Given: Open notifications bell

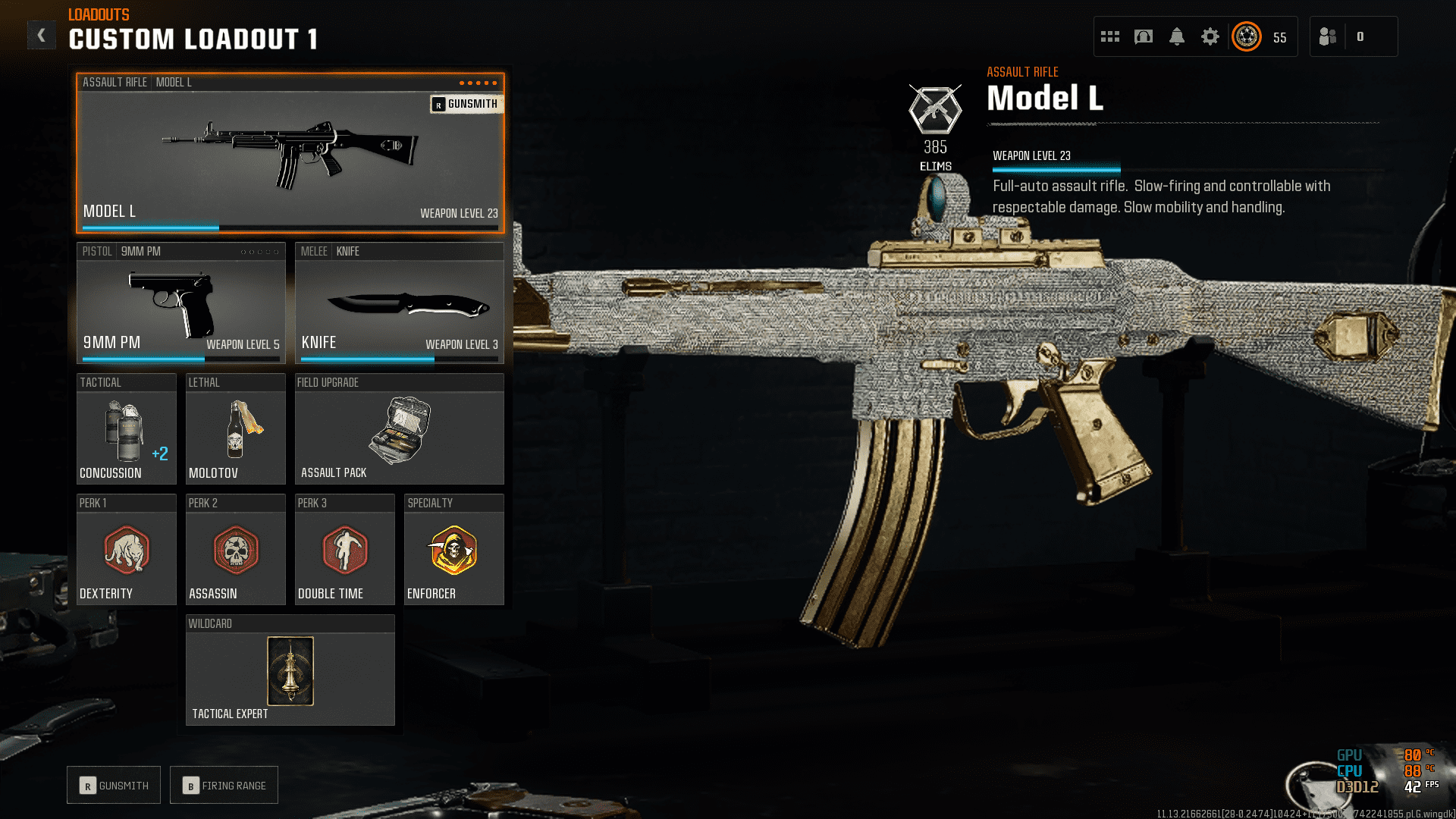Looking at the screenshot, I should click(1177, 36).
